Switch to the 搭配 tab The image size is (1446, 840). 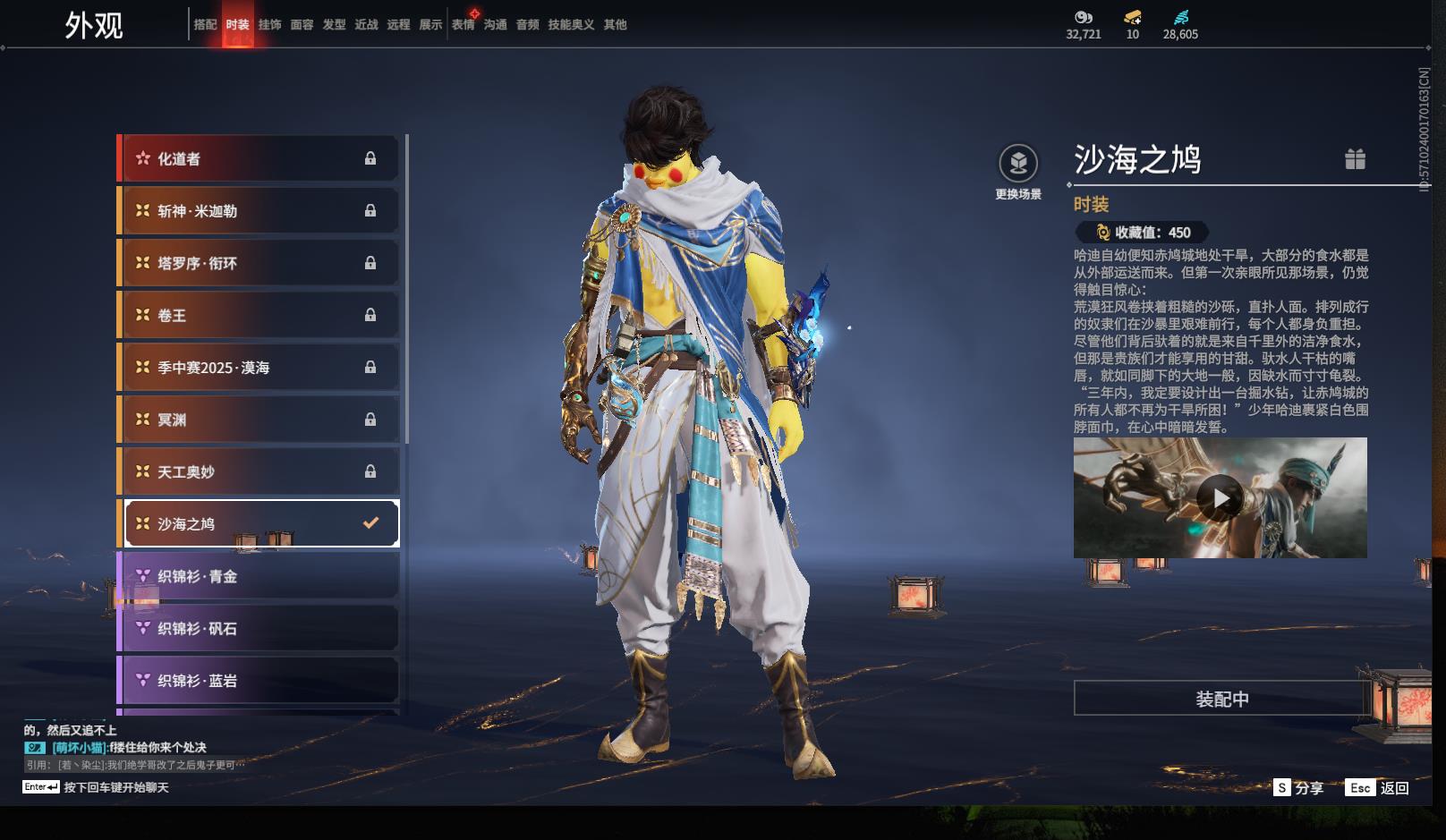click(205, 25)
